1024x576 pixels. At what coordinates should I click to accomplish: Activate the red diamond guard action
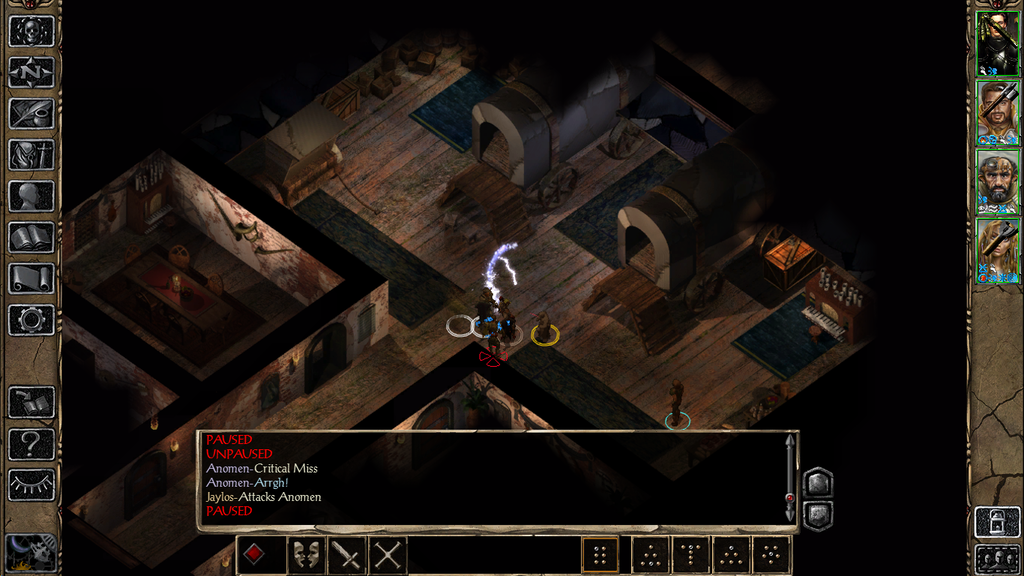tap(256, 555)
